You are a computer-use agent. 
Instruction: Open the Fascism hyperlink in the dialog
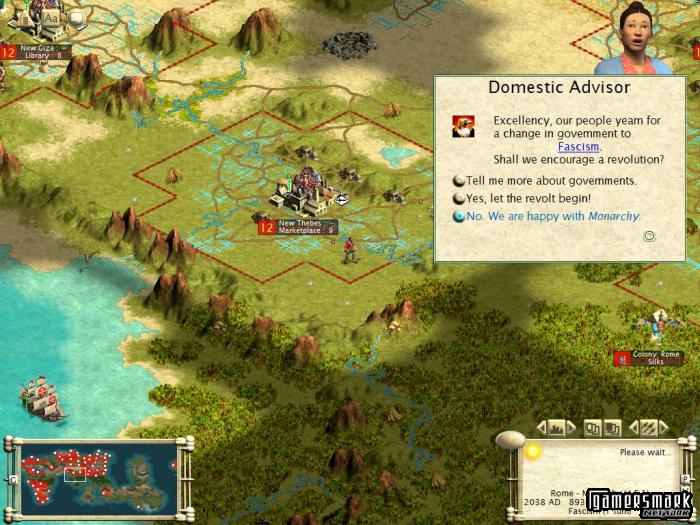click(578, 147)
